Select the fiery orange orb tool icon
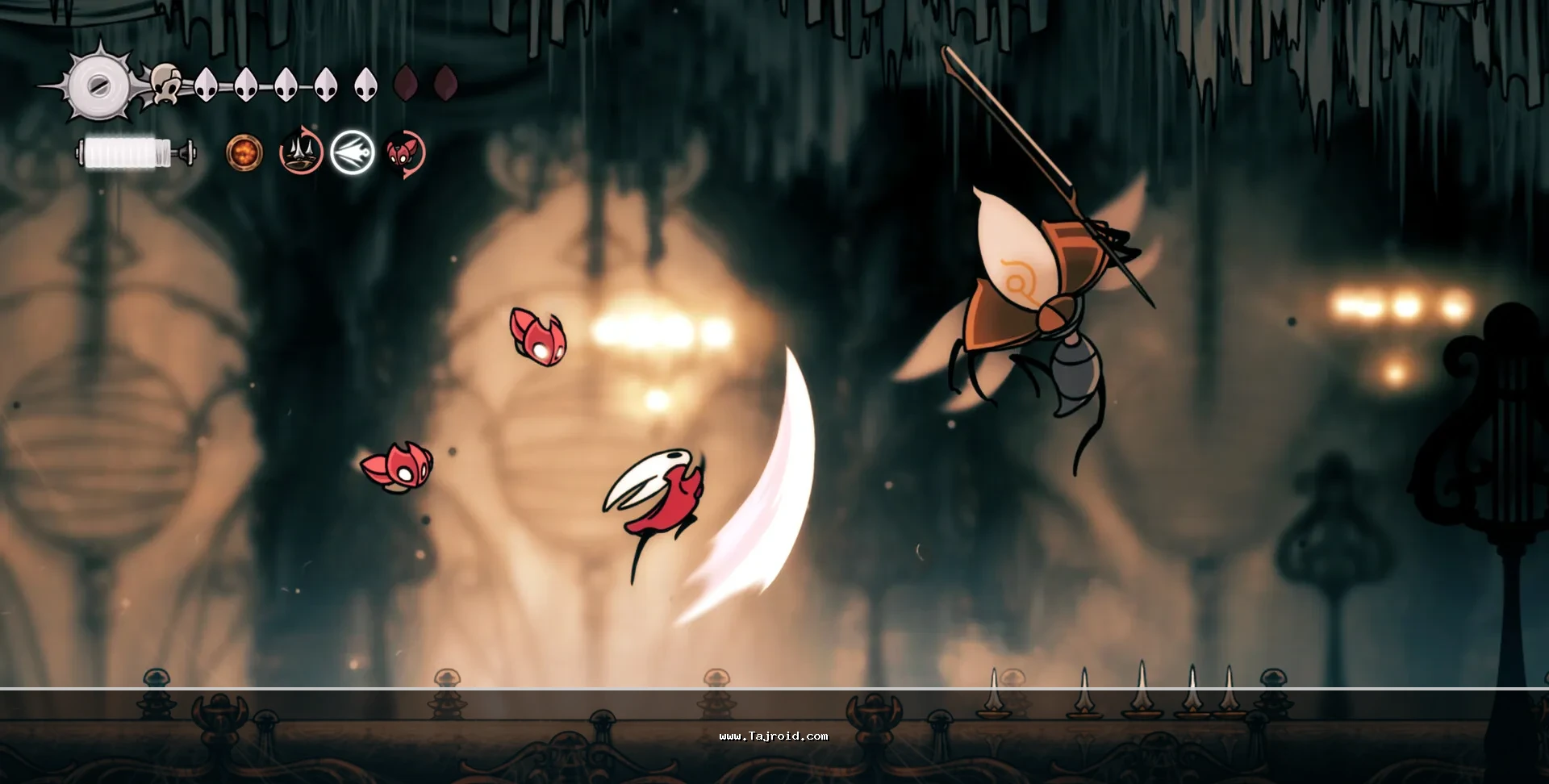 (244, 152)
